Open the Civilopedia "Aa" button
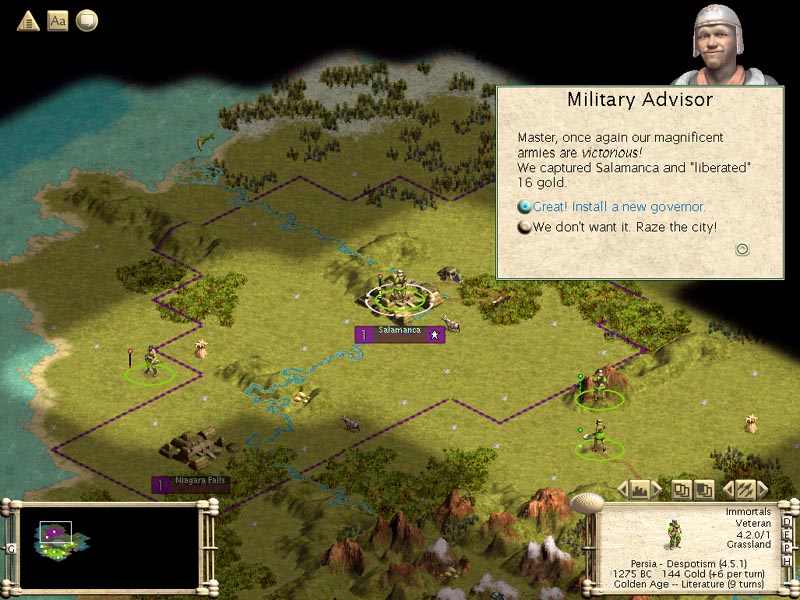 click(58, 20)
